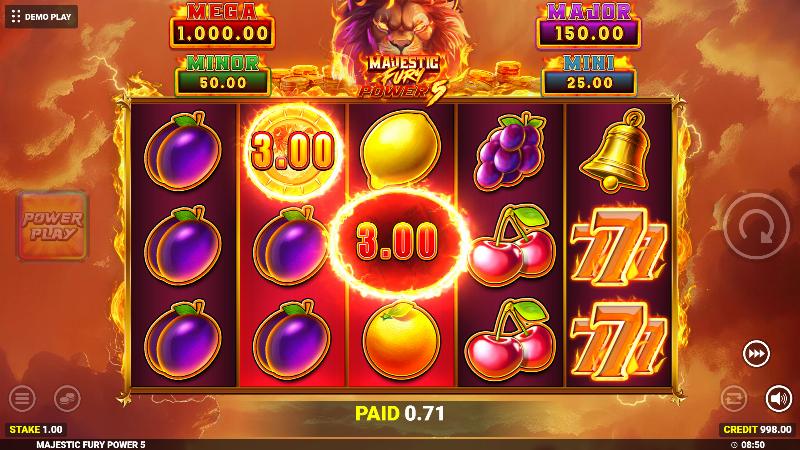Open the hamburger game menu
This screenshot has width=800, height=450.
coord(23,398)
